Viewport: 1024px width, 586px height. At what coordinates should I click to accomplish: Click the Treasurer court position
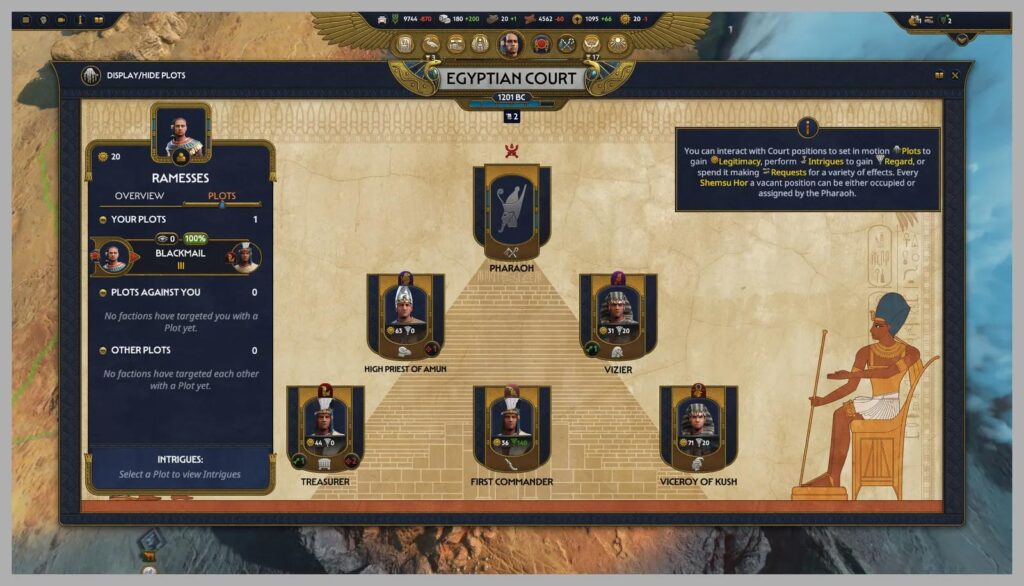click(325, 427)
